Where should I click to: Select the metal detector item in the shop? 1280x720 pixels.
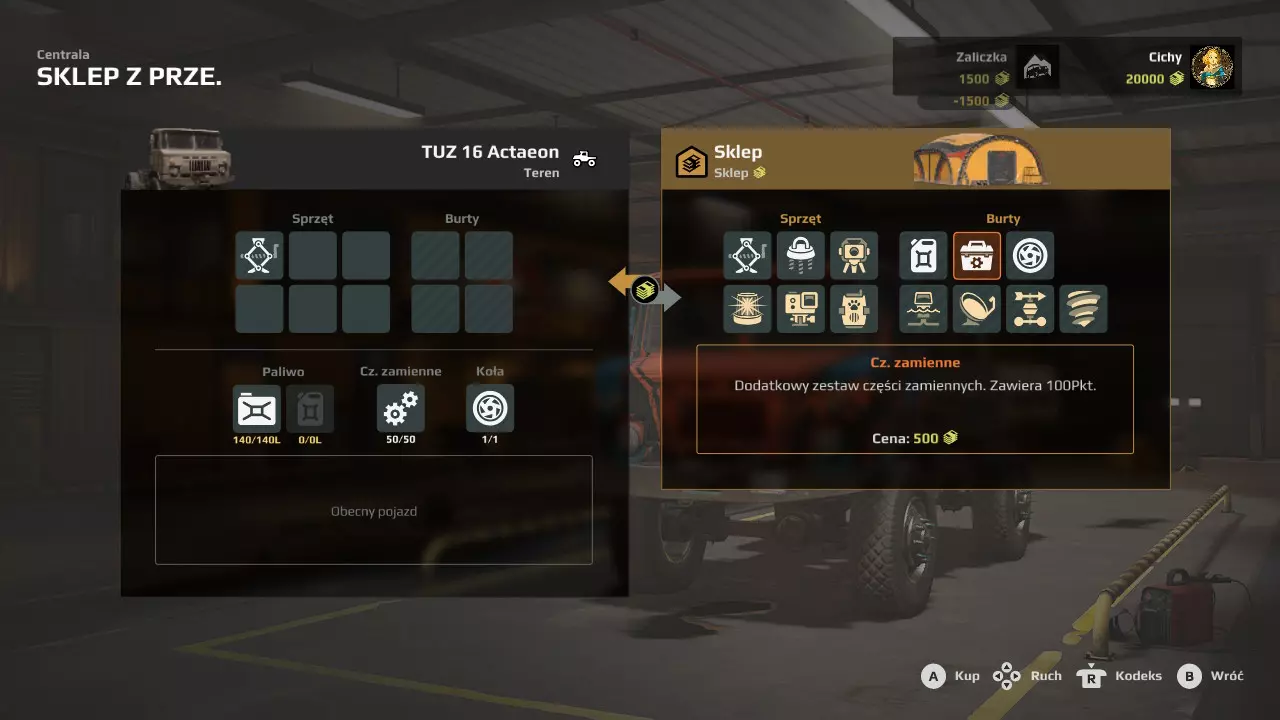coord(801,256)
